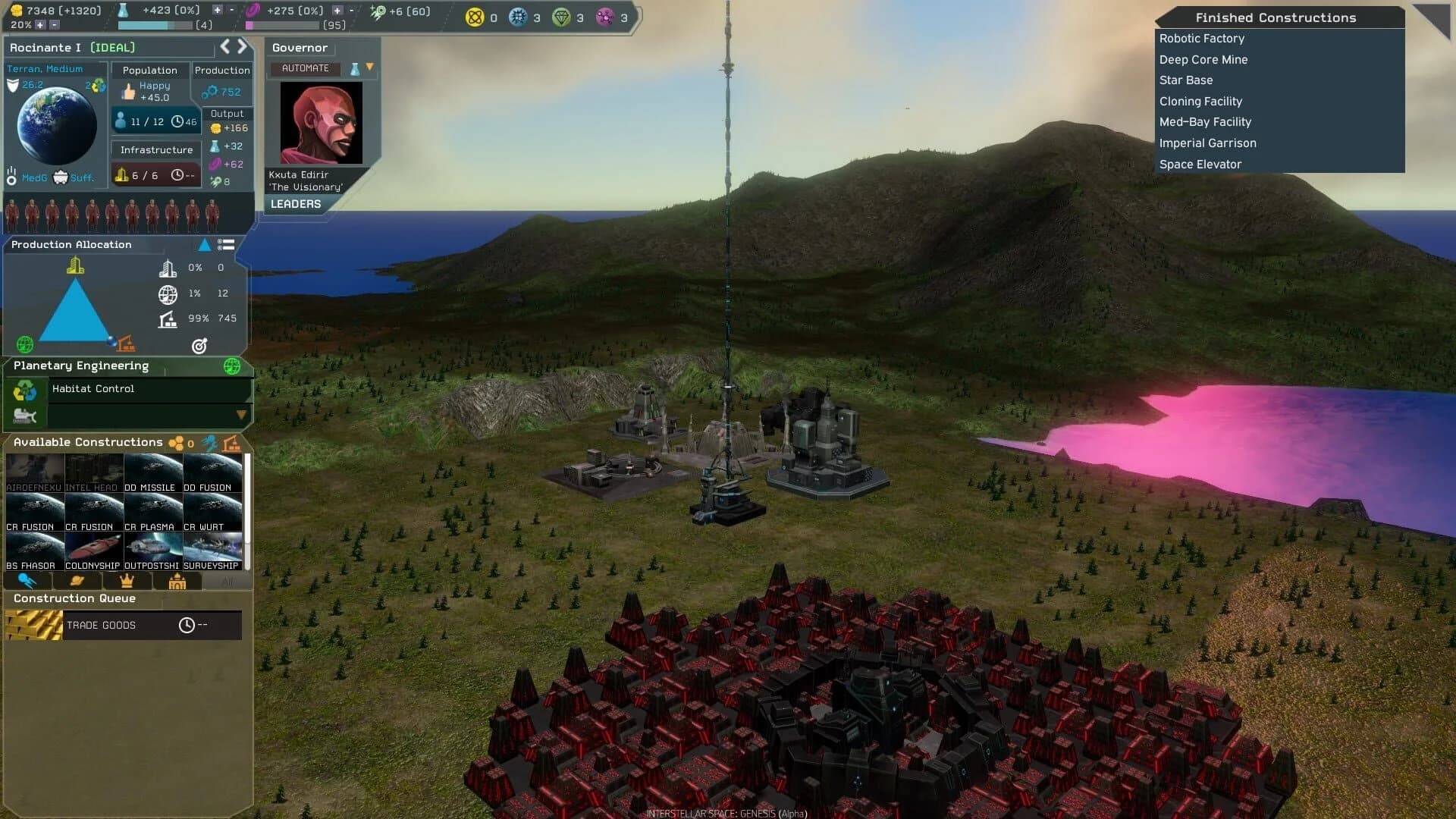Viewport: 1456px width, 819px height.
Task: Toggle the triangle view in Production Allocation
Action: [x=203, y=244]
